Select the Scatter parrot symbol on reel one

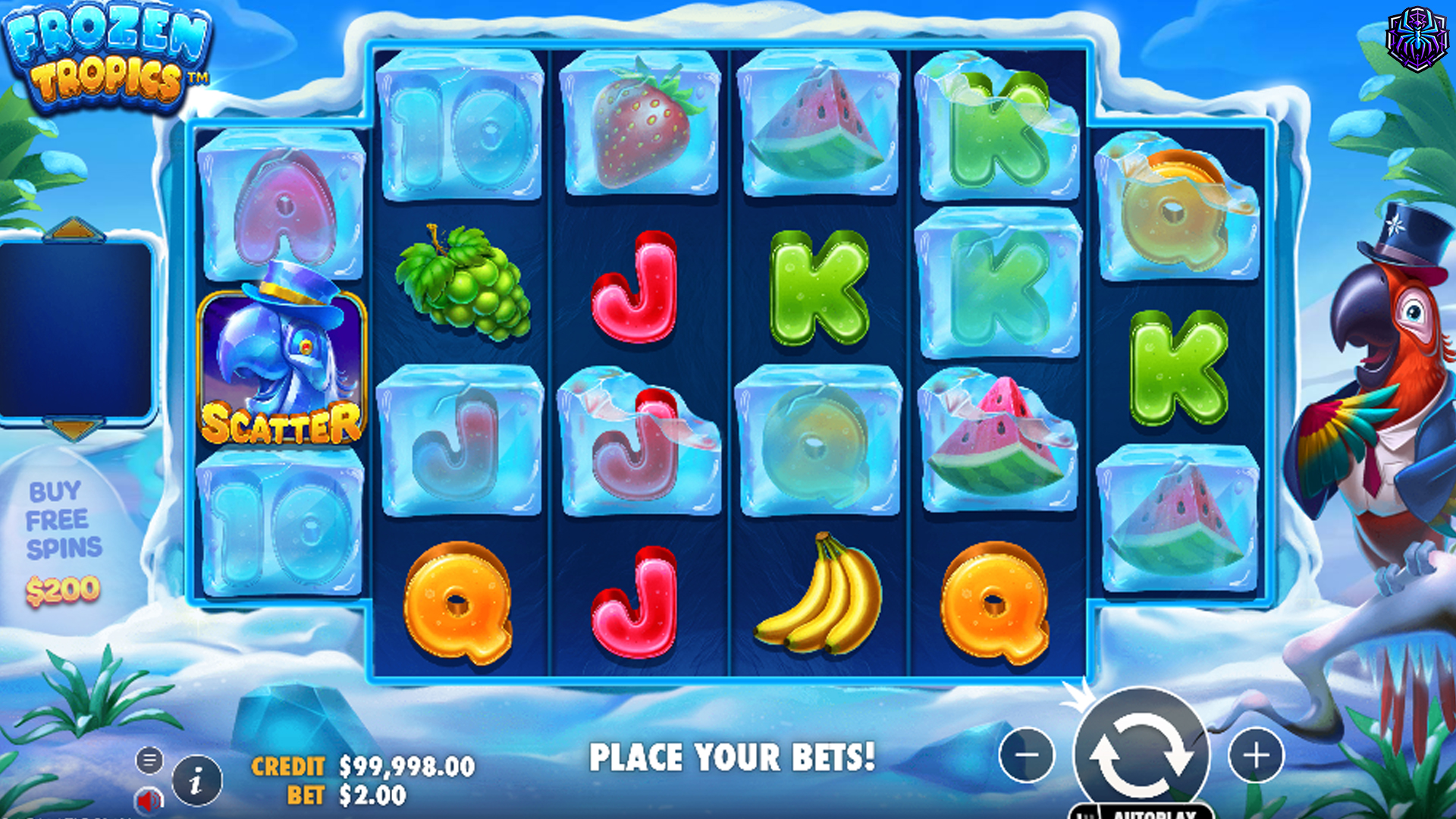coord(284,368)
